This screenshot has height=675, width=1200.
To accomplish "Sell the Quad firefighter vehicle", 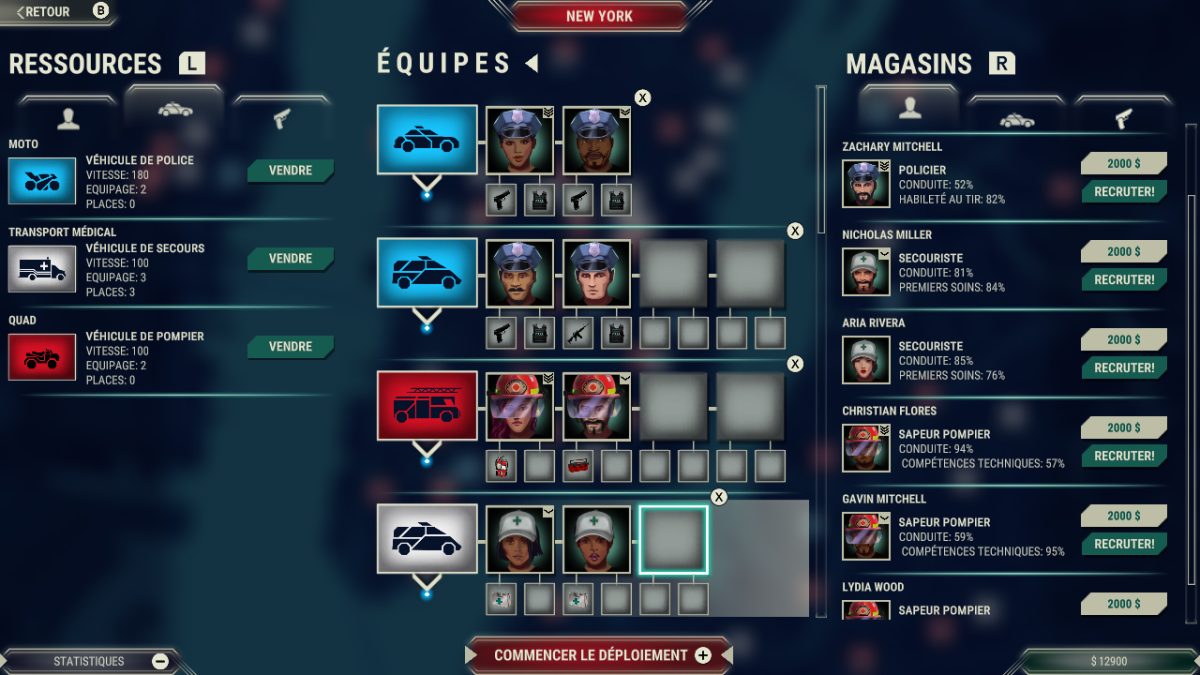I will click(x=290, y=347).
